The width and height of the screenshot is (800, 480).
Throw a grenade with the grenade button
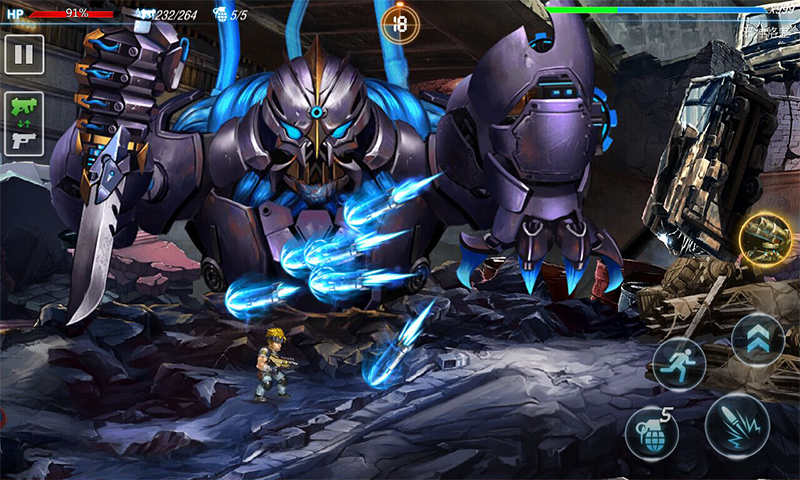tap(651, 433)
